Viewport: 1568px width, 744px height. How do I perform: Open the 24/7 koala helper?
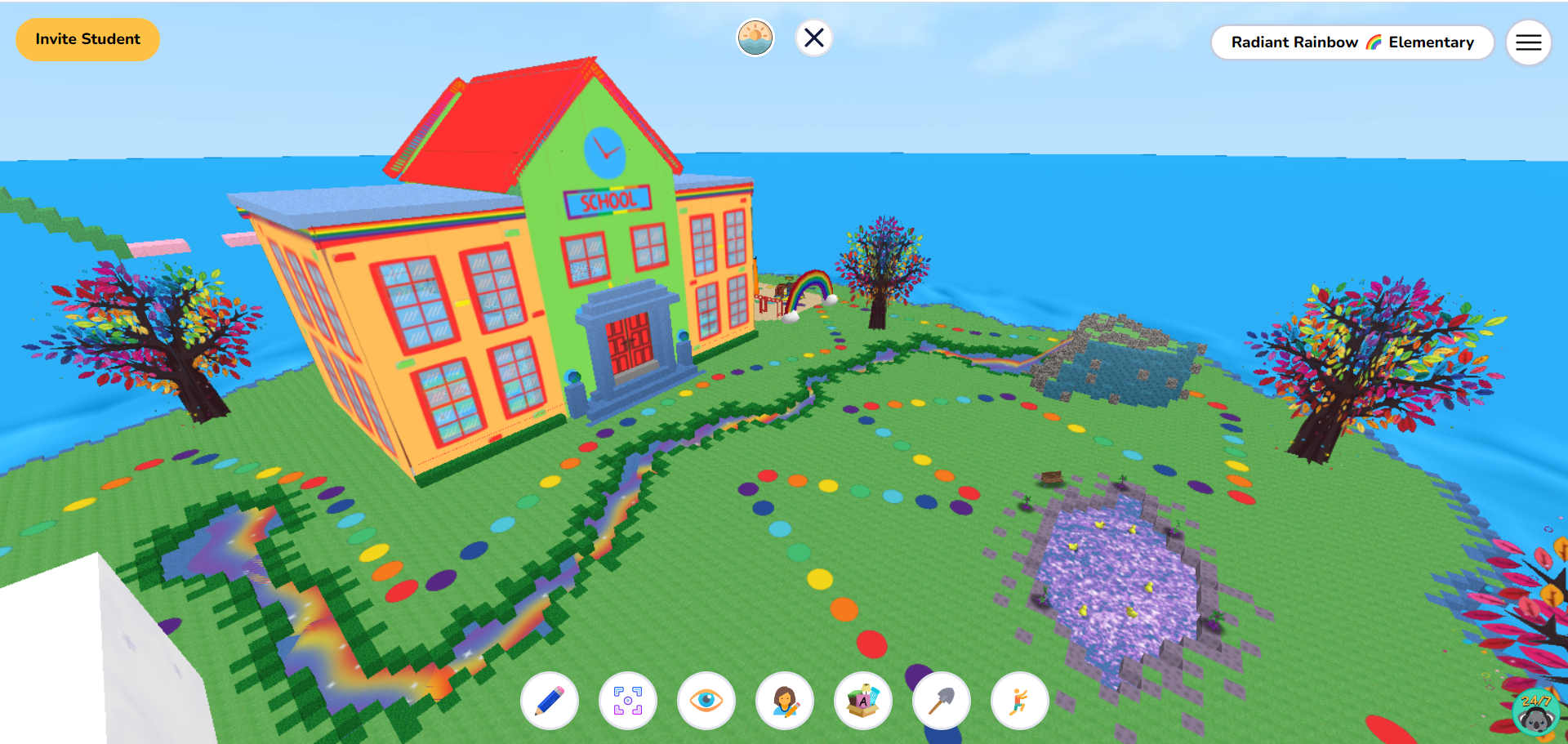pyautogui.click(x=1535, y=712)
